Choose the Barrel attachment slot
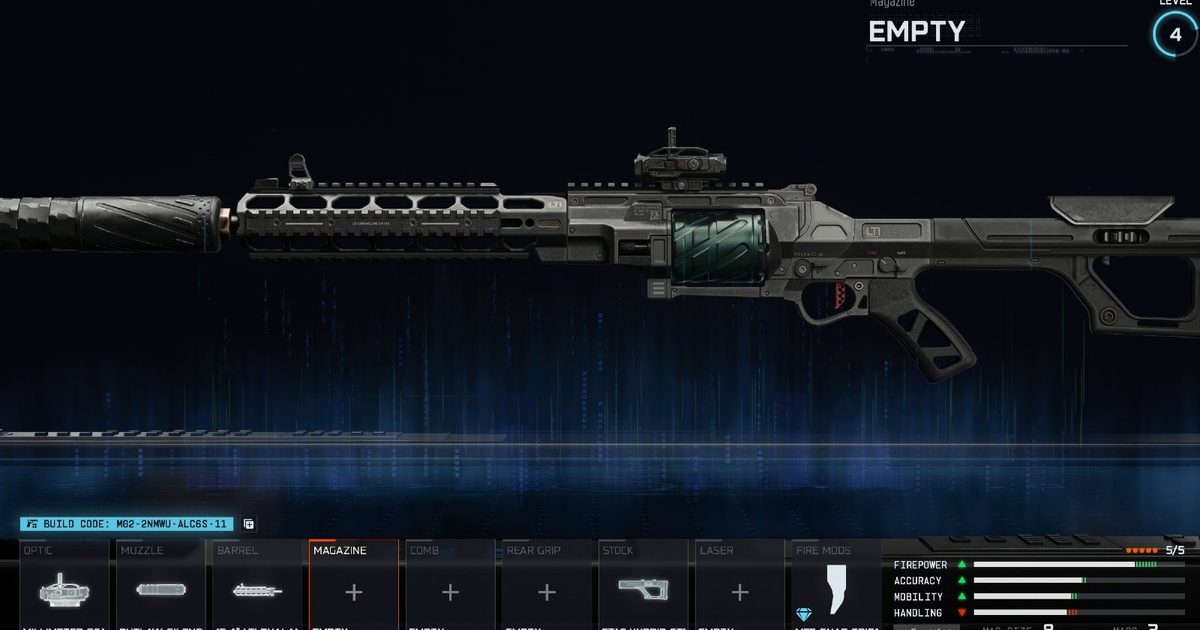The image size is (1200, 630). (x=257, y=590)
